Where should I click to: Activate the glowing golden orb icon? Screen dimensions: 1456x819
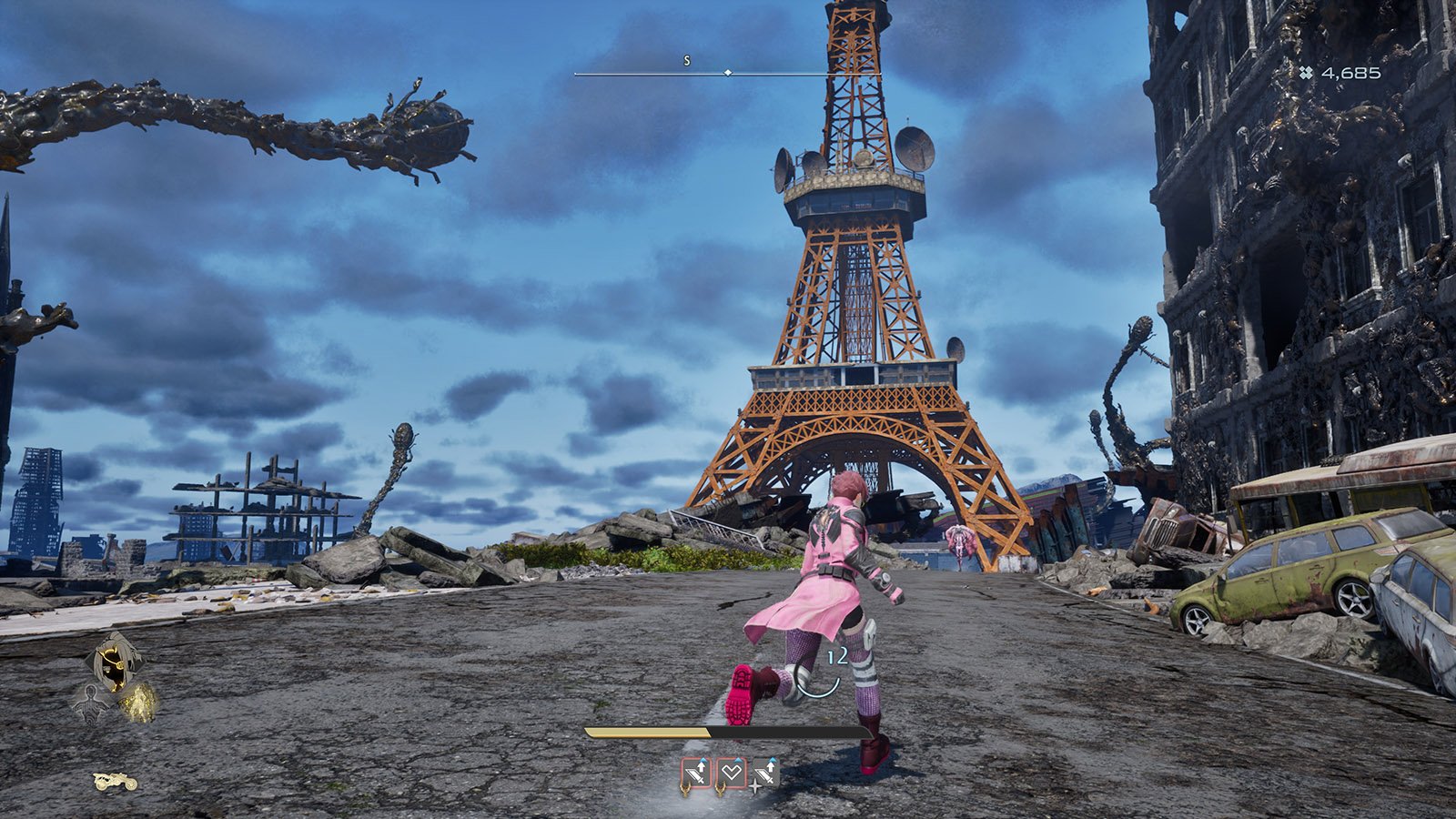tap(138, 703)
